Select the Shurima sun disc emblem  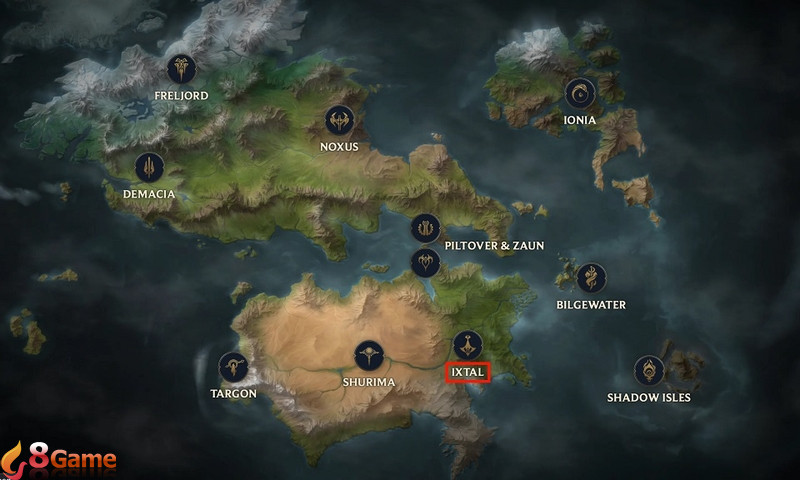click(x=369, y=356)
